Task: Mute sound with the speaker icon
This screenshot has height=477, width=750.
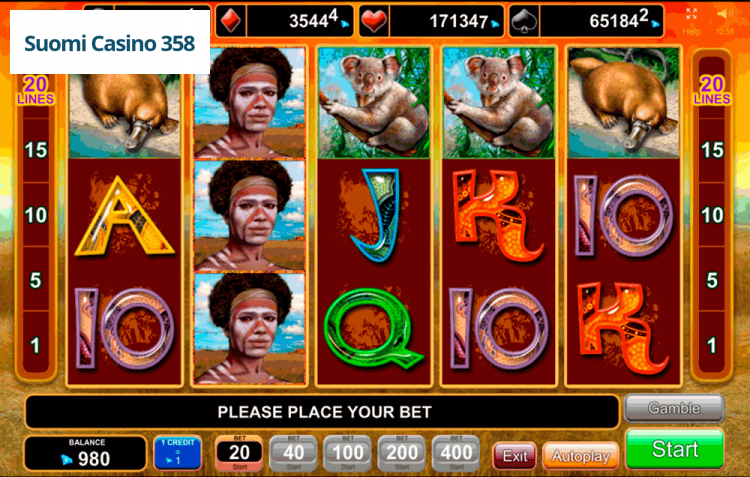Action: point(725,14)
